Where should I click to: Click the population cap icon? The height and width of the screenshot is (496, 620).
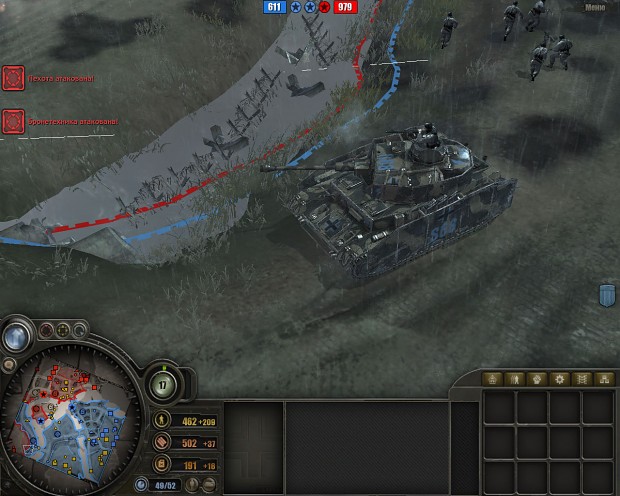139,485
